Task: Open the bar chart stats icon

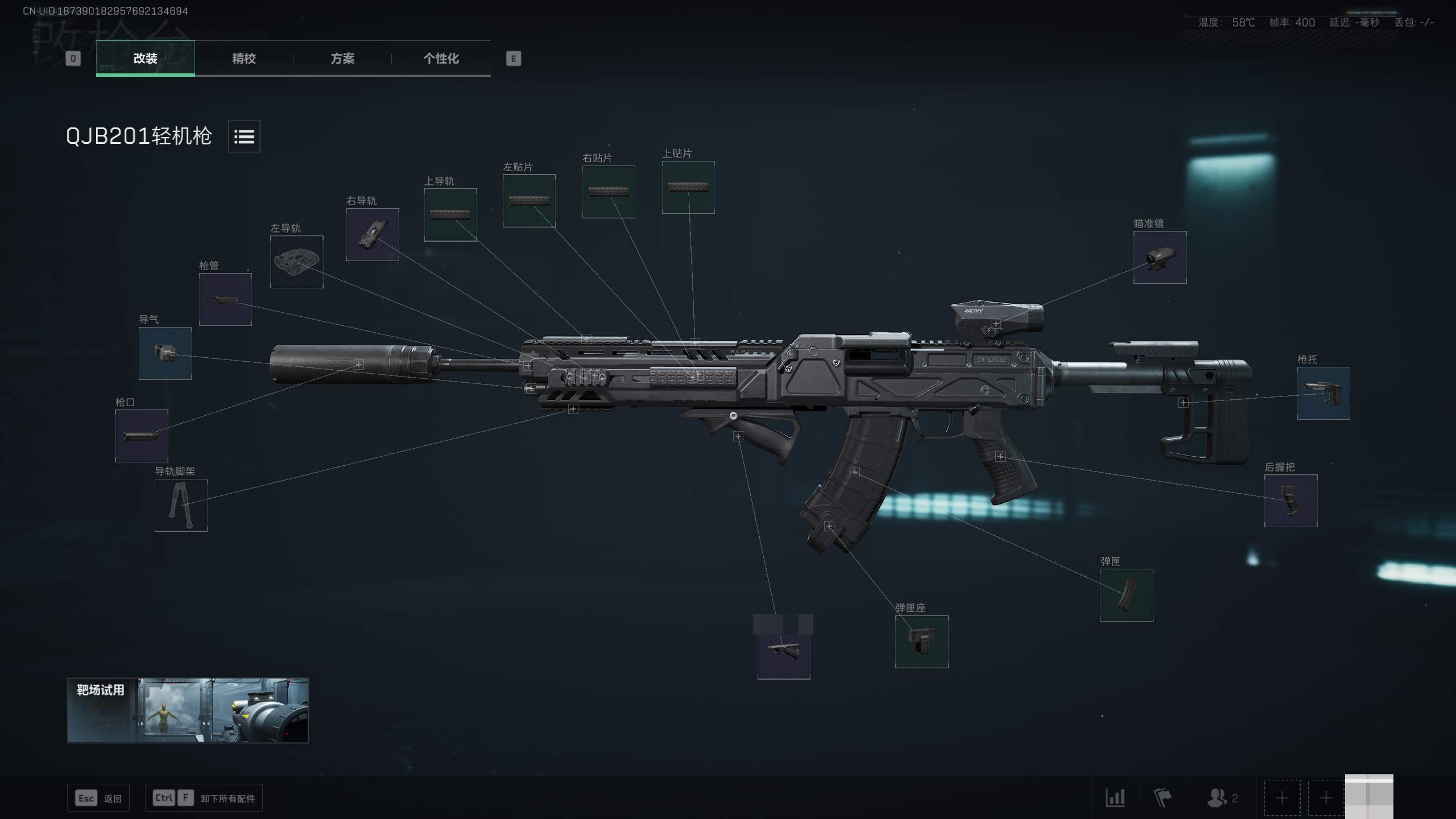Action: click(x=1115, y=798)
